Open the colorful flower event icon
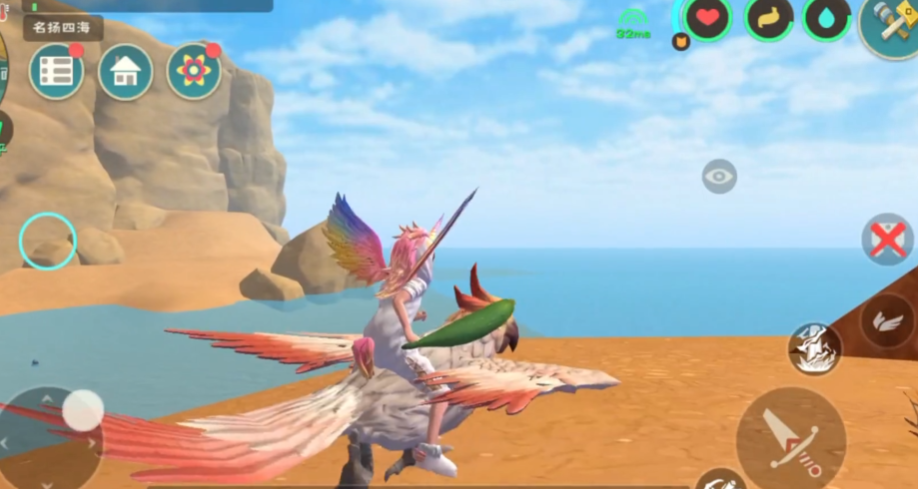Viewport: 918px width, 489px height. (194, 71)
